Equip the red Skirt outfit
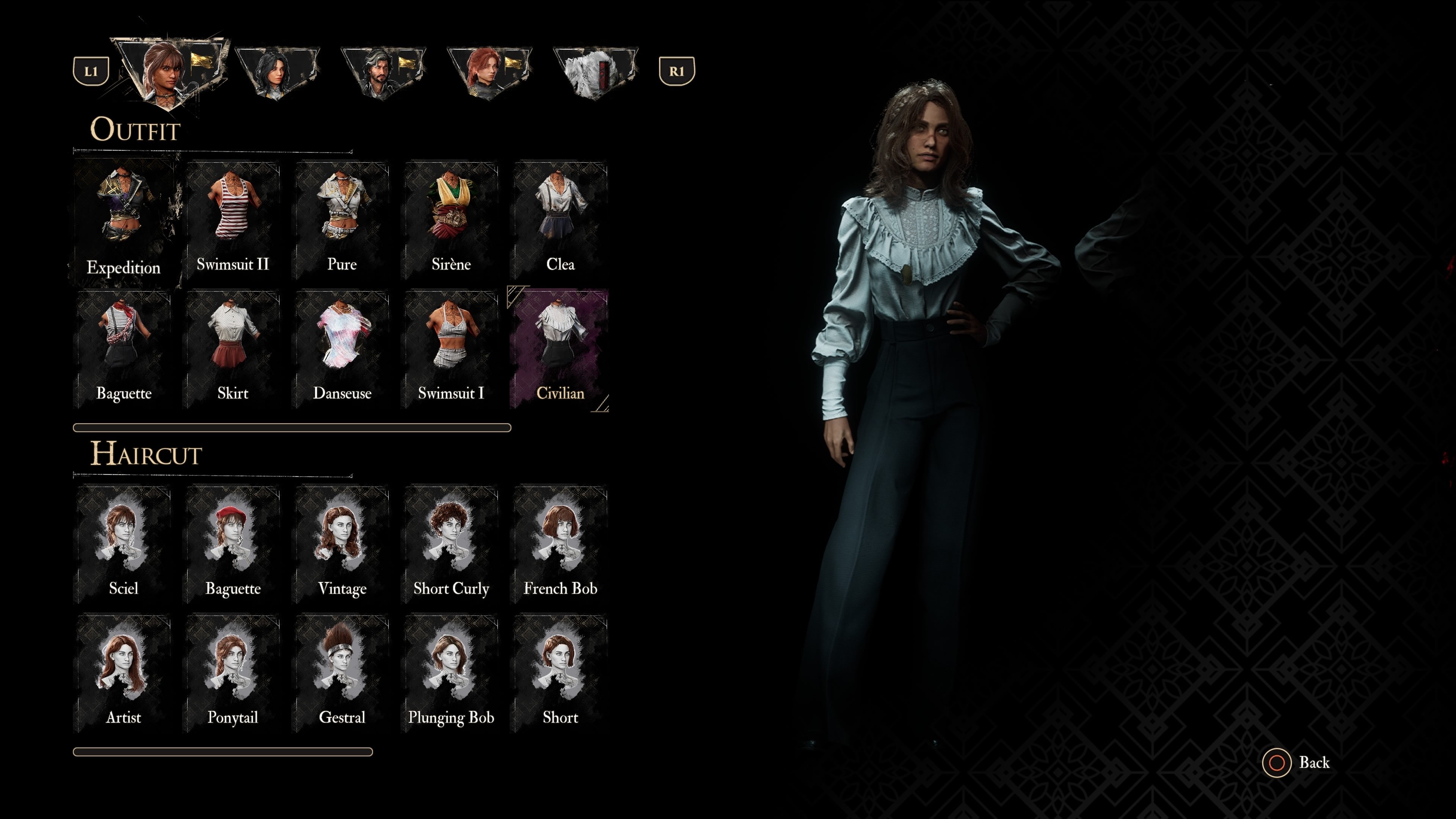The image size is (1456, 819). point(232,349)
